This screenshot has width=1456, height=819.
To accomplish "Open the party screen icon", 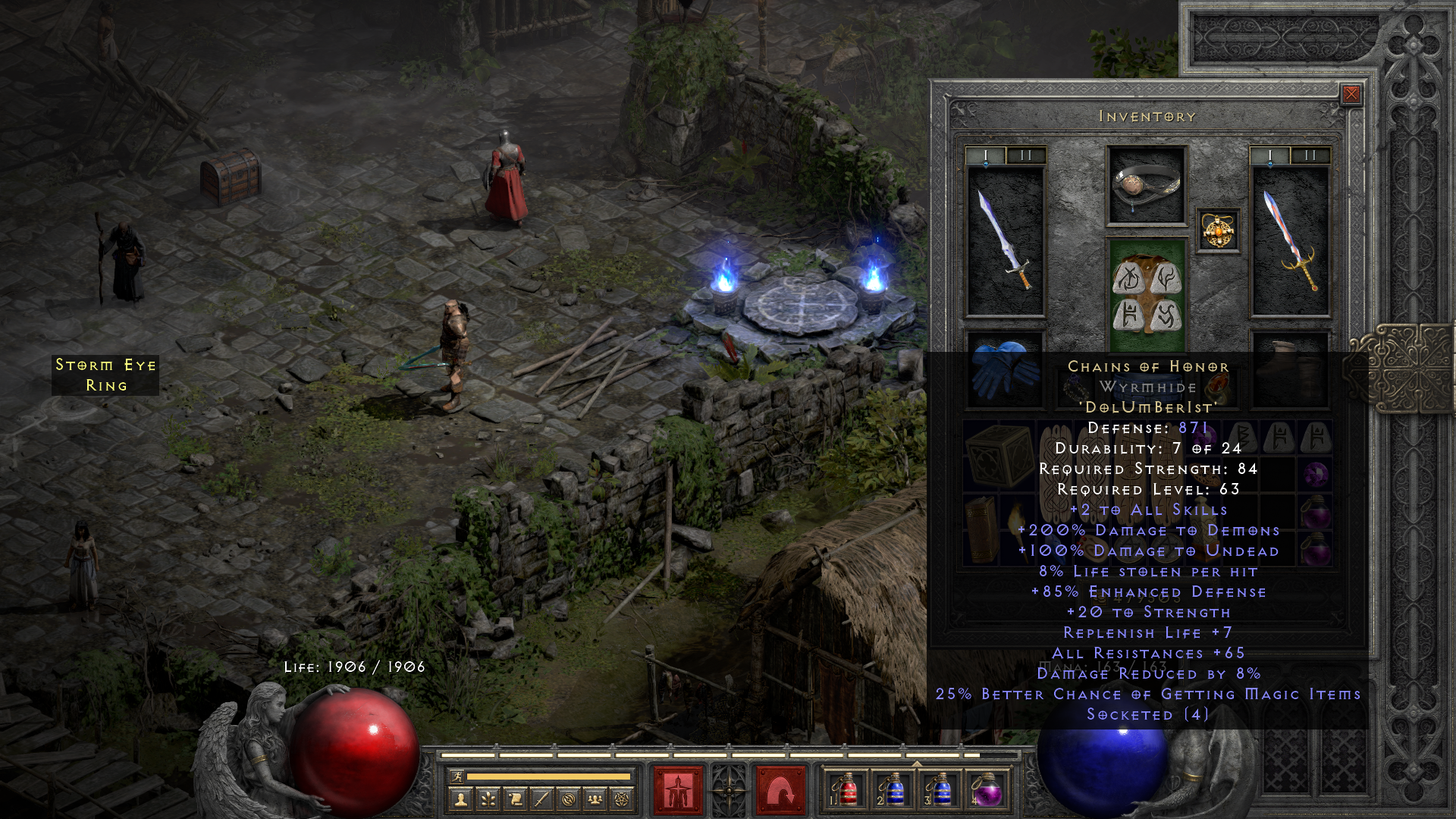I will (x=595, y=799).
